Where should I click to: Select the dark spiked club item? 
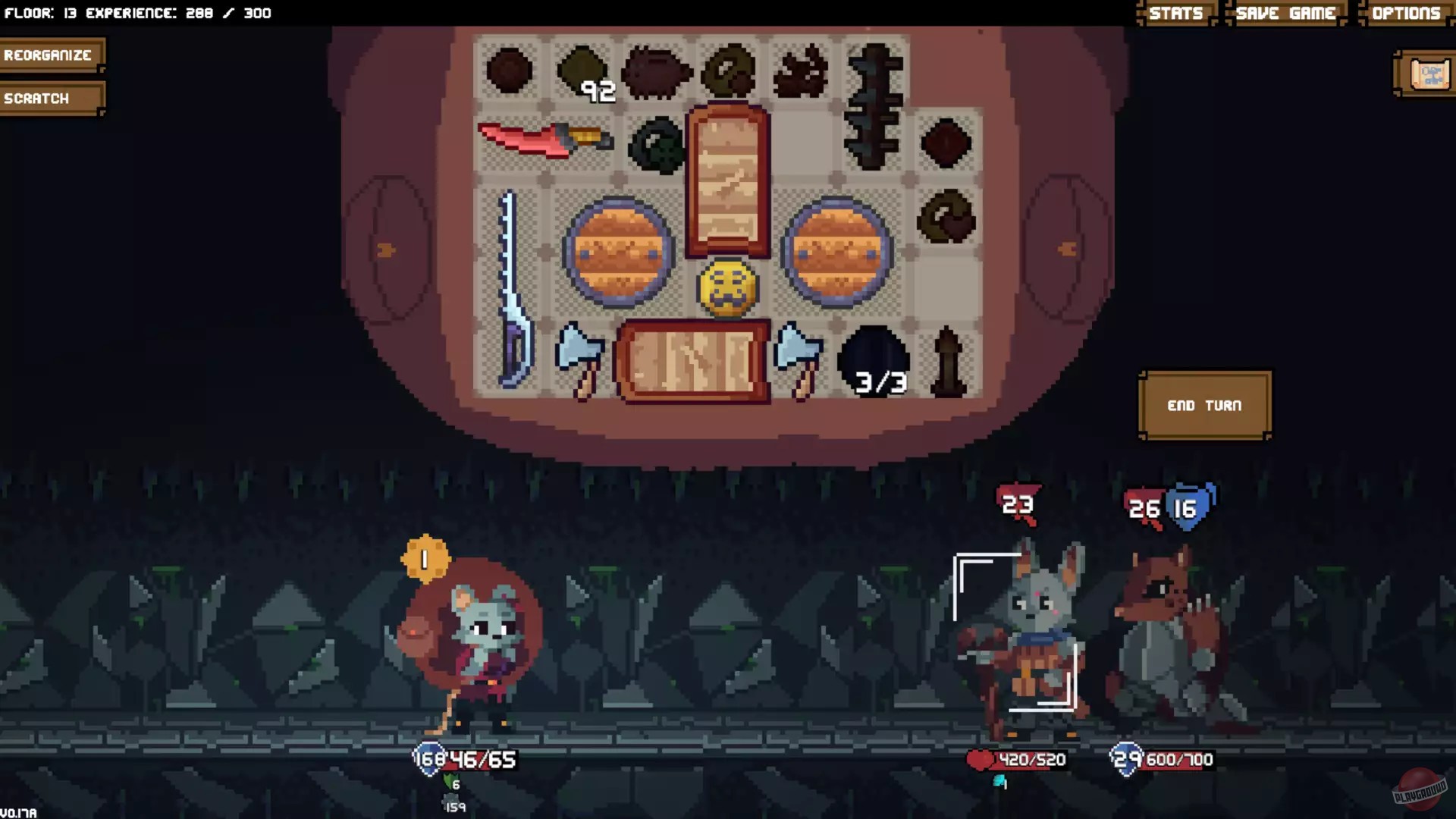[876, 106]
